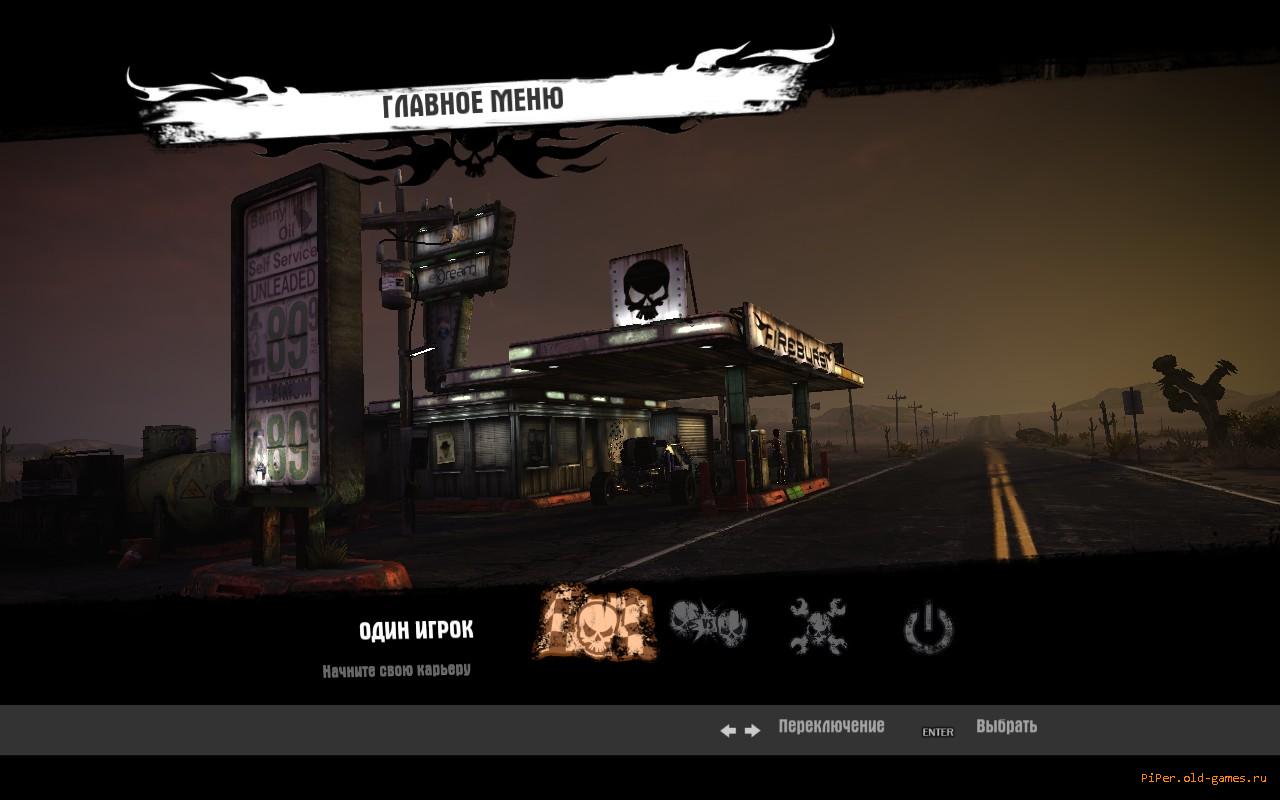Open options via the crossed wrenches skull
Viewport: 1280px width, 800px height.
click(x=818, y=626)
